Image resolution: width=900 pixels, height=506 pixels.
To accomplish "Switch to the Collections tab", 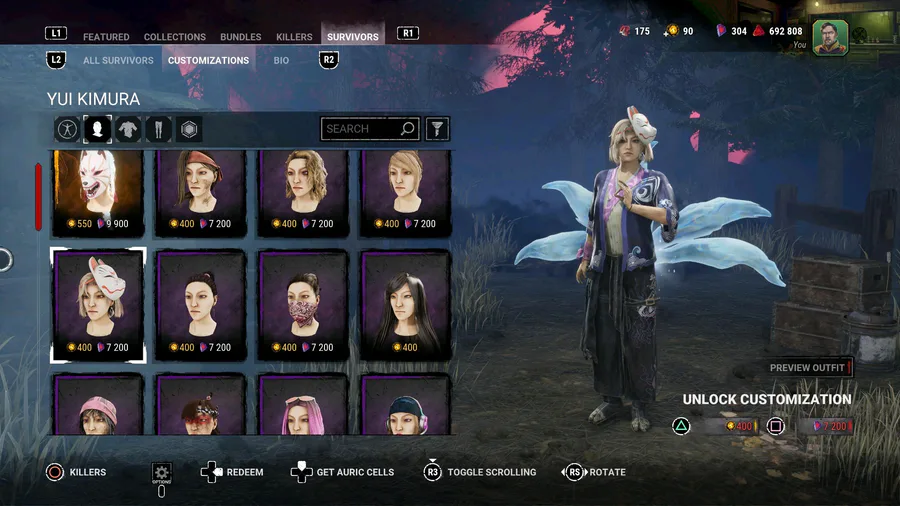I will click(x=174, y=37).
